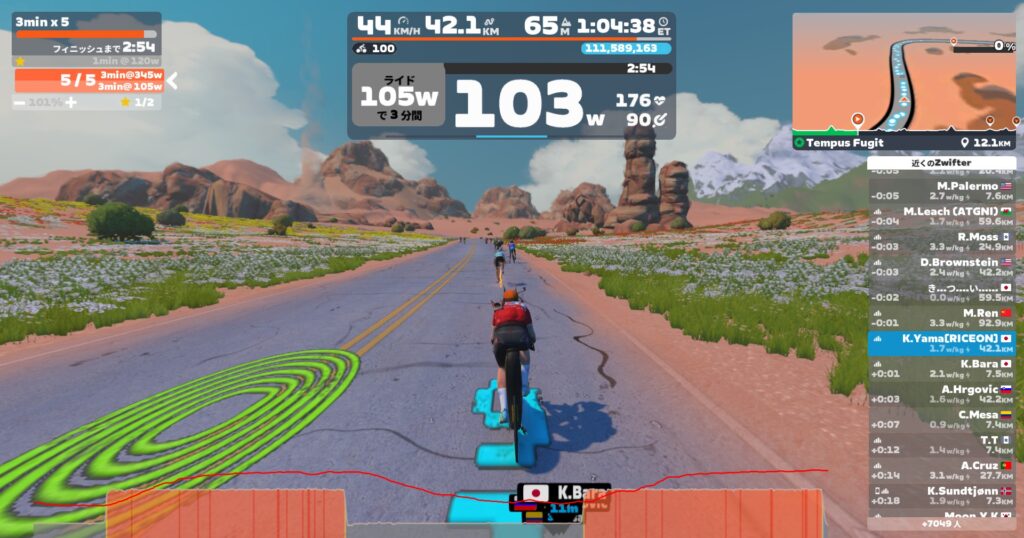This screenshot has width=1024, height=538.
Task: Decrease workout intensity with the minus button
Action: coord(19,103)
